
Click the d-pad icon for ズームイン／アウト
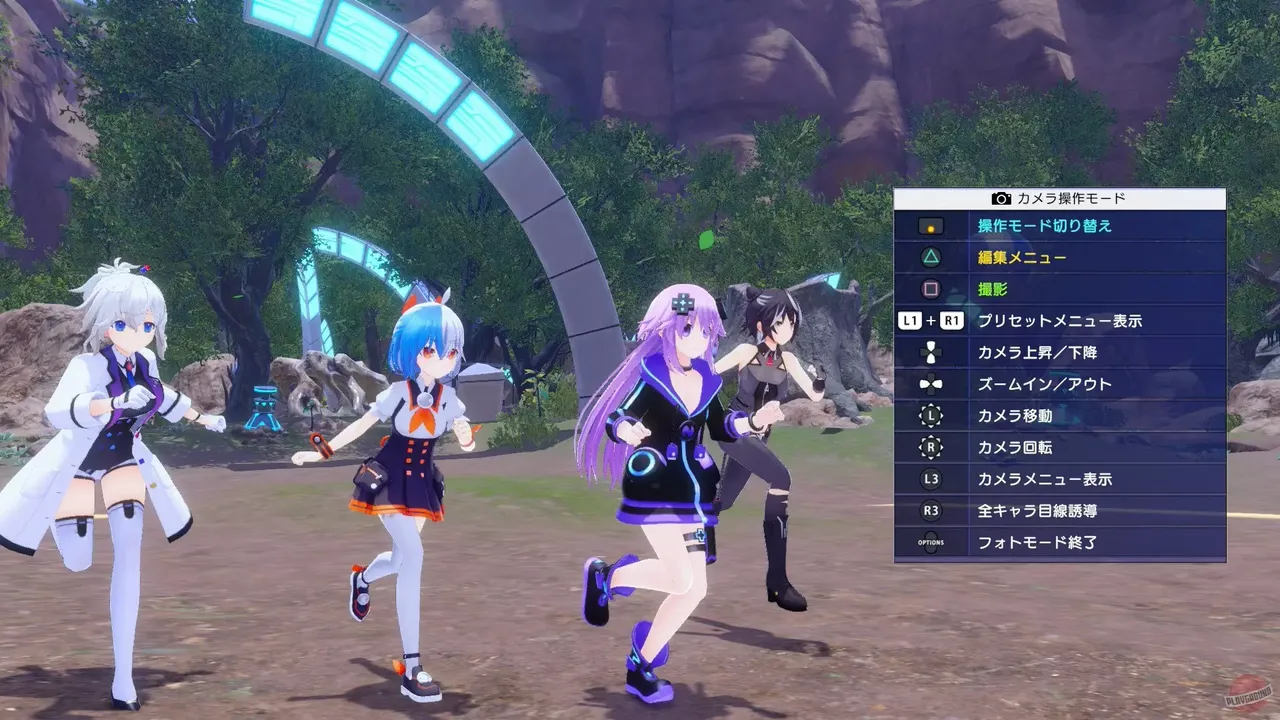click(x=931, y=384)
